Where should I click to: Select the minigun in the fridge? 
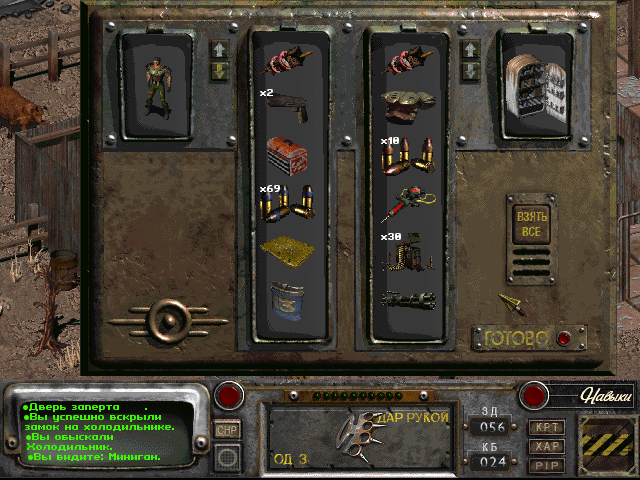[x=409, y=299]
